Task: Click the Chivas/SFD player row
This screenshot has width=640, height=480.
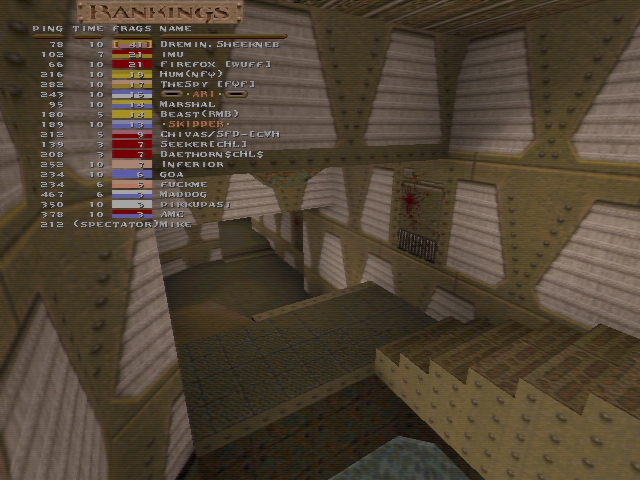Action: tap(219, 134)
